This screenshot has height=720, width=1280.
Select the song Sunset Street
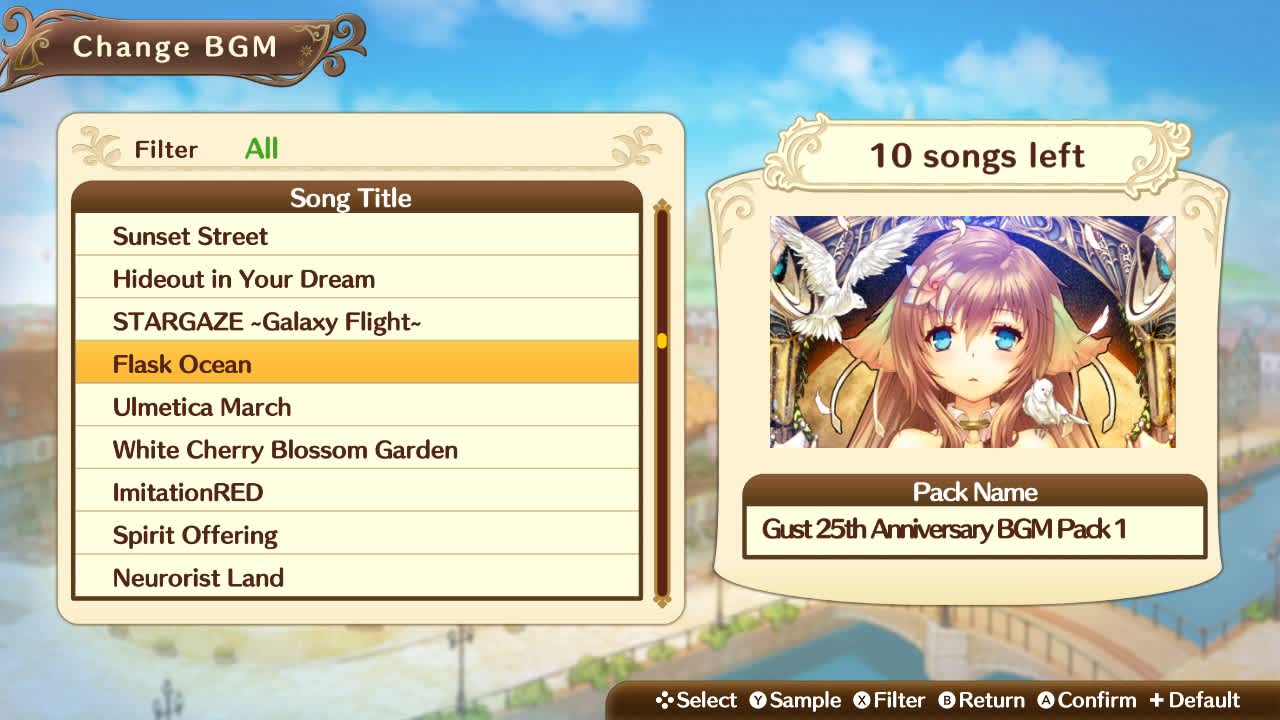pos(355,236)
